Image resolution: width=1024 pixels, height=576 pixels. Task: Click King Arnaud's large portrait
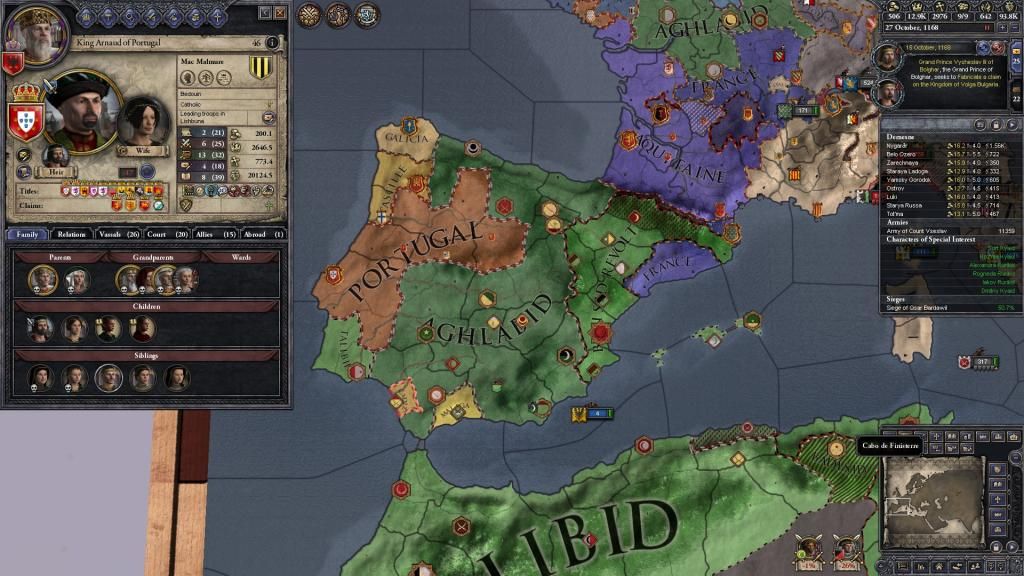click(82, 110)
